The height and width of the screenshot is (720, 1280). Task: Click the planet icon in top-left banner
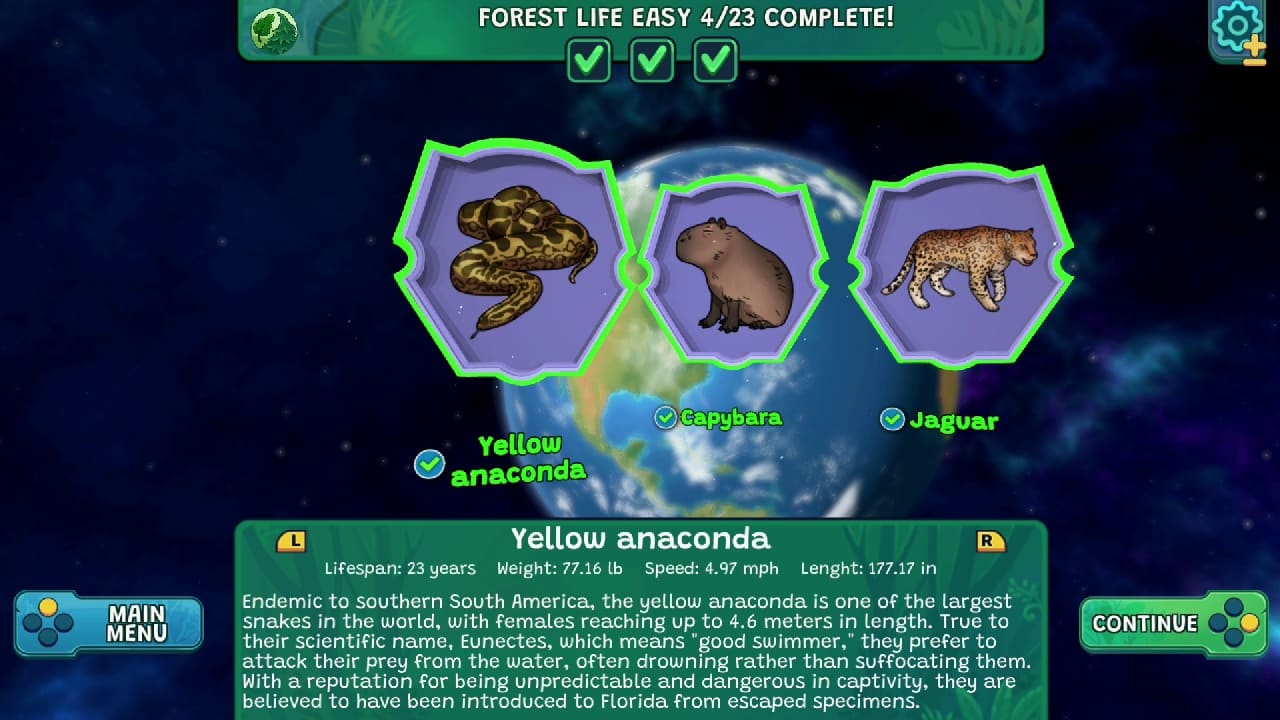(273, 30)
